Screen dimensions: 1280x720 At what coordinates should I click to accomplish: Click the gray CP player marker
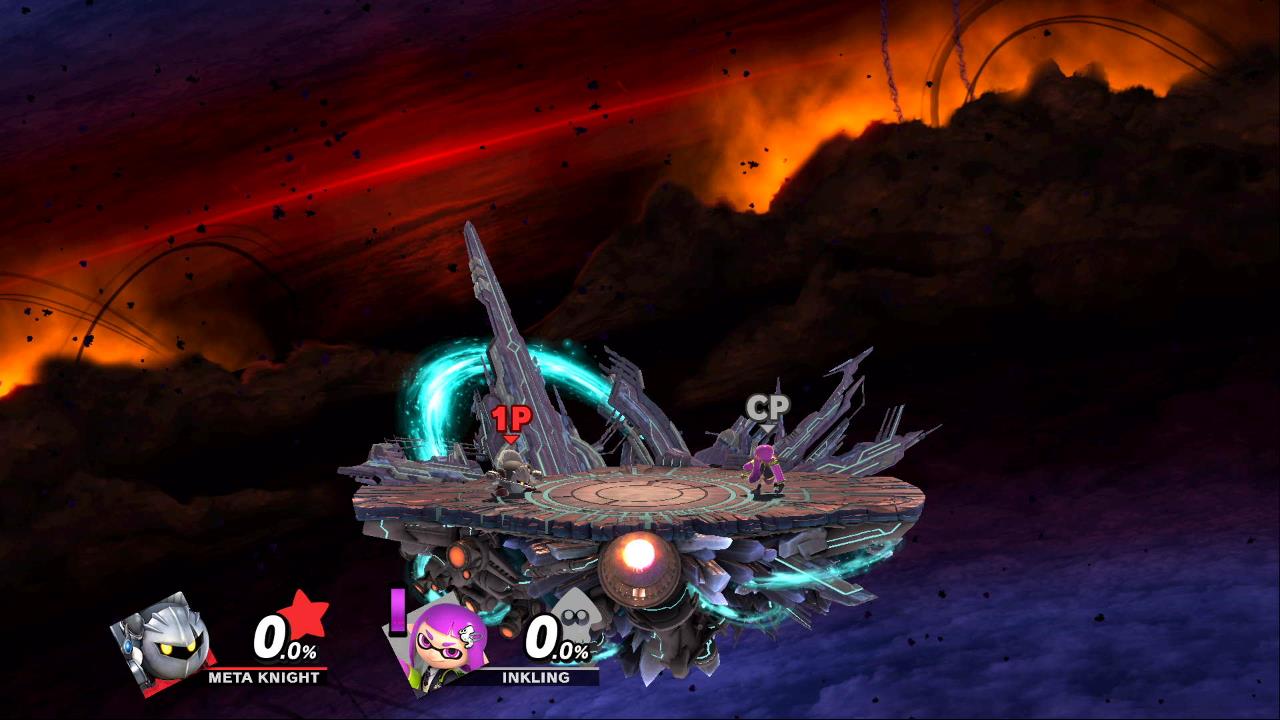click(x=767, y=408)
